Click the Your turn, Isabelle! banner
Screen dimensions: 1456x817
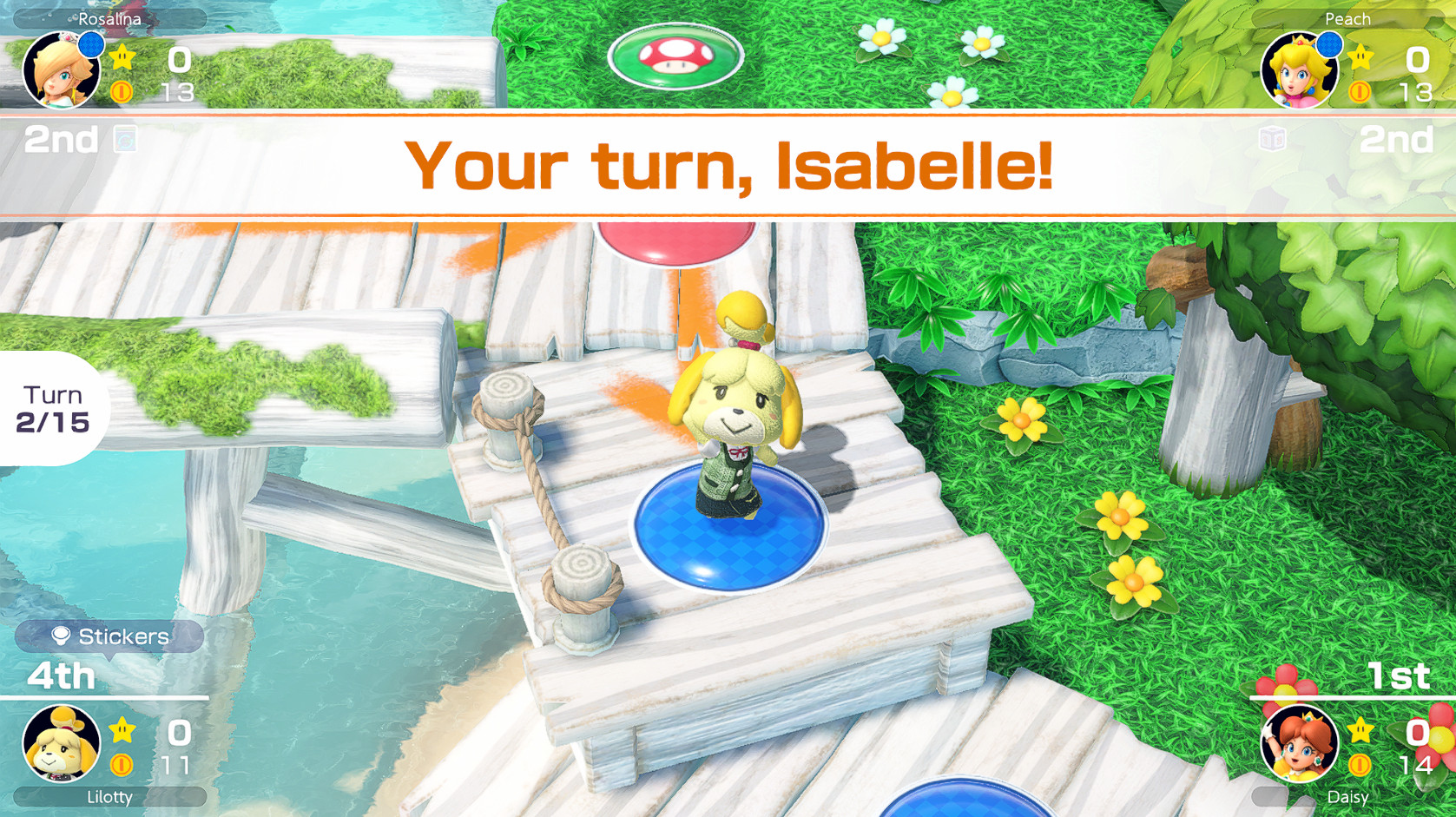click(729, 165)
